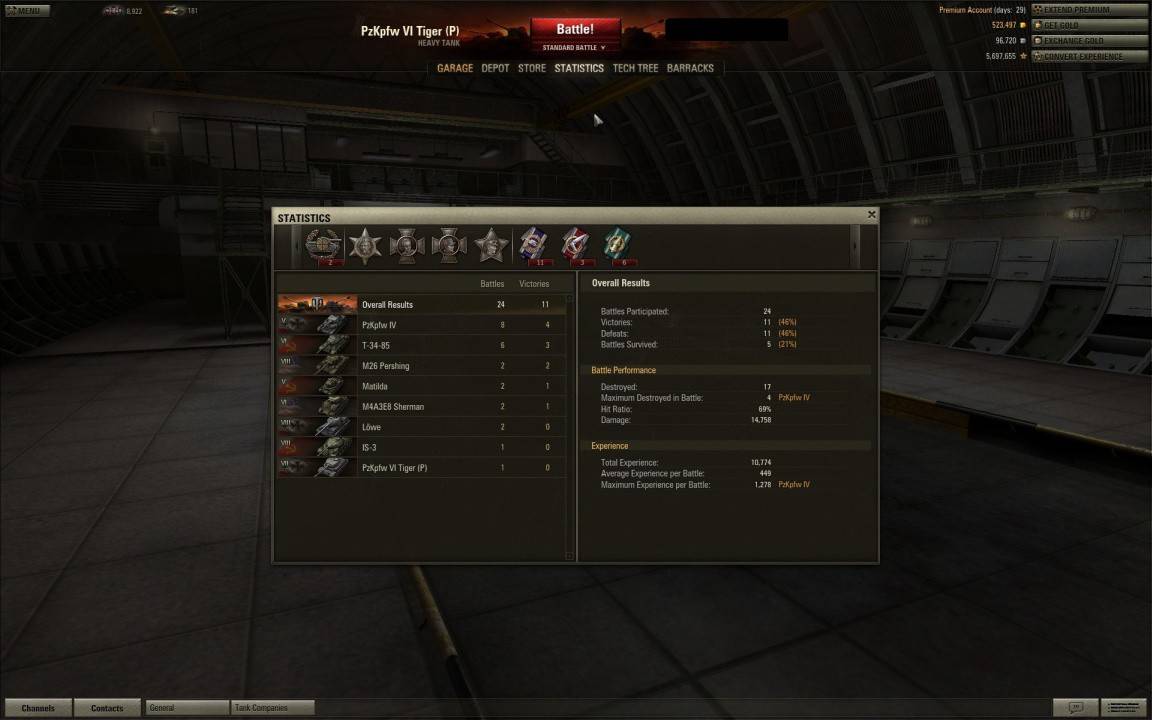1152x720 pixels.
Task: Open the Standard Battle type dropdown
Action: point(574,48)
